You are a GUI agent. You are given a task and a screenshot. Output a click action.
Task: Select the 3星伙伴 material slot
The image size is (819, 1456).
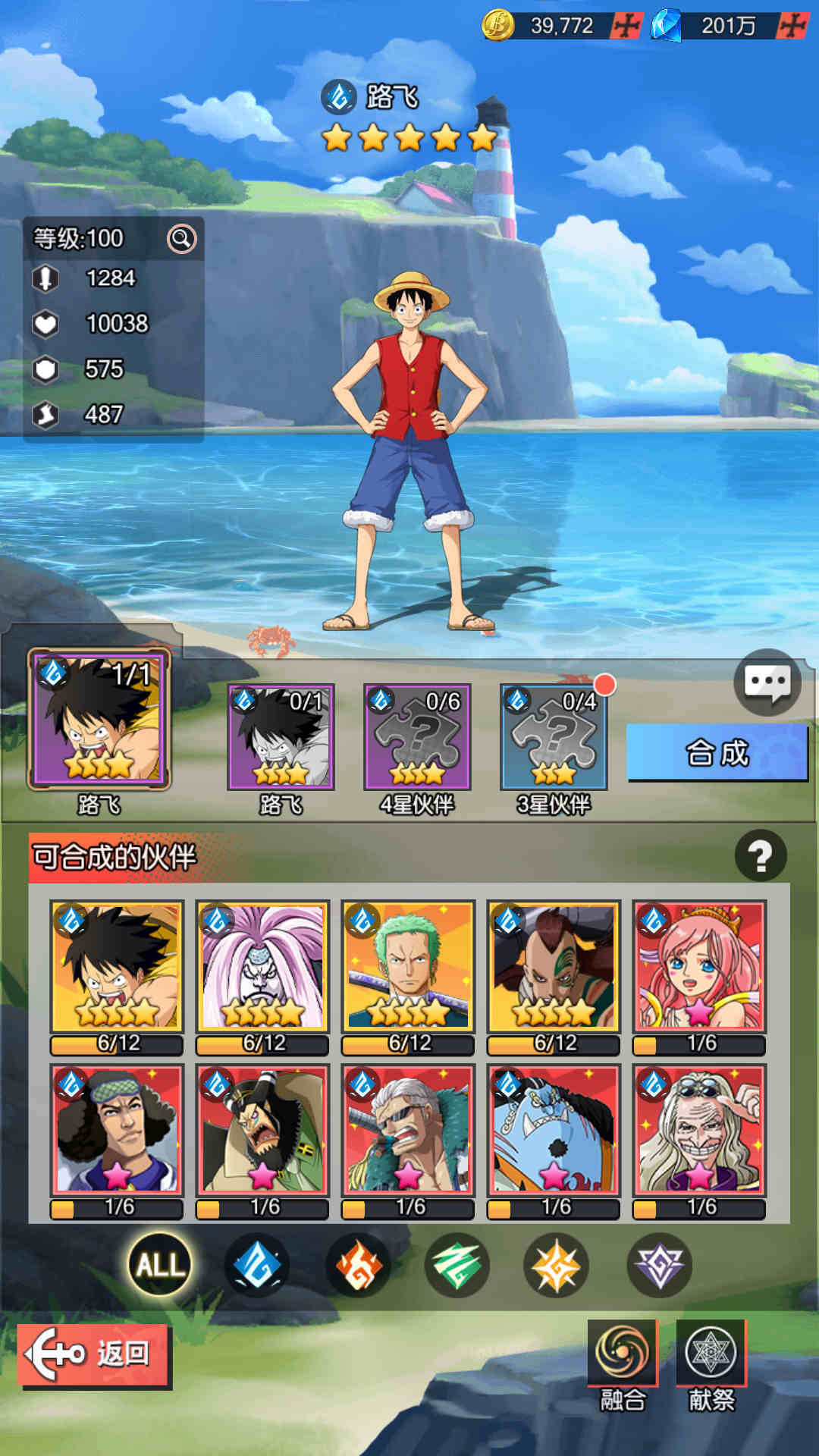click(x=554, y=737)
